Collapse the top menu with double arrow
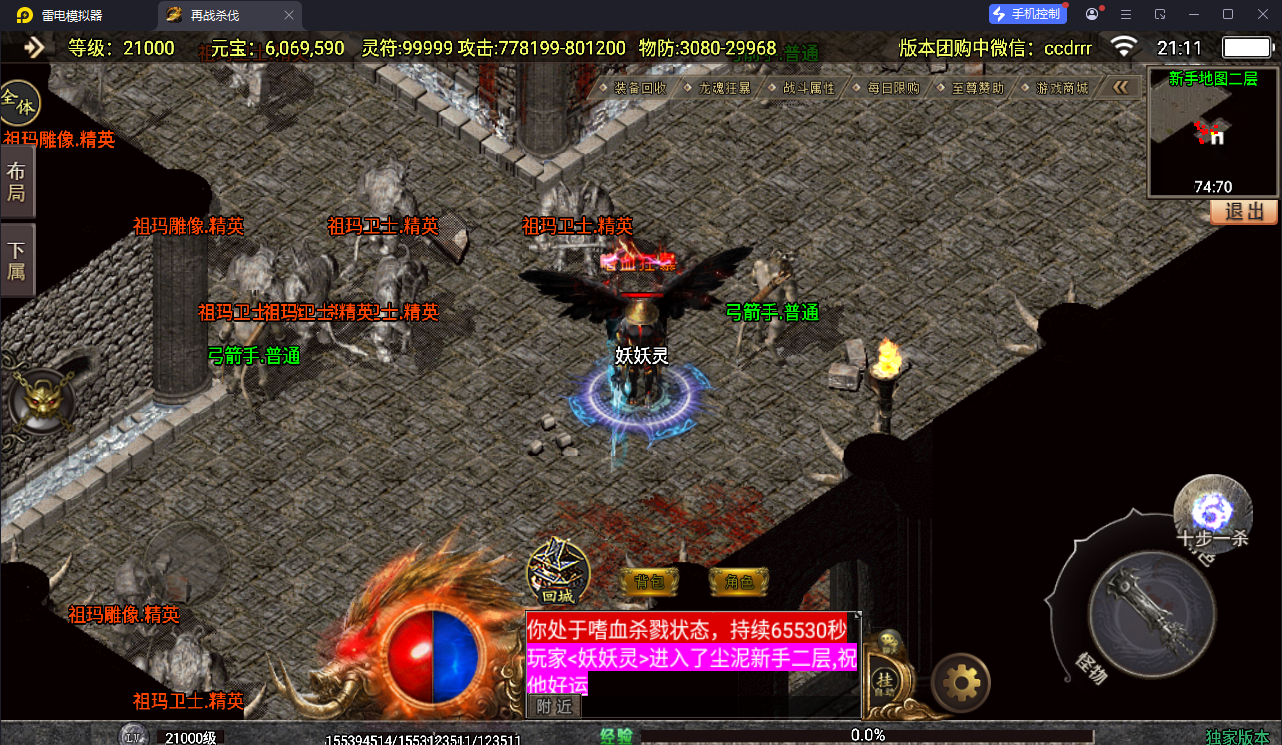Image resolution: width=1282 pixels, height=745 pixels. (x=1121, y=88)
